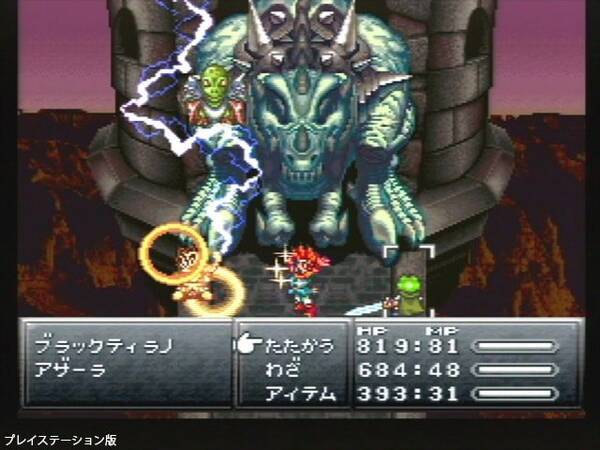The height and width of the screenshot is (450, 600).
Task: Select the たたかう (Attack) command
Action: (x=297, y=347)
